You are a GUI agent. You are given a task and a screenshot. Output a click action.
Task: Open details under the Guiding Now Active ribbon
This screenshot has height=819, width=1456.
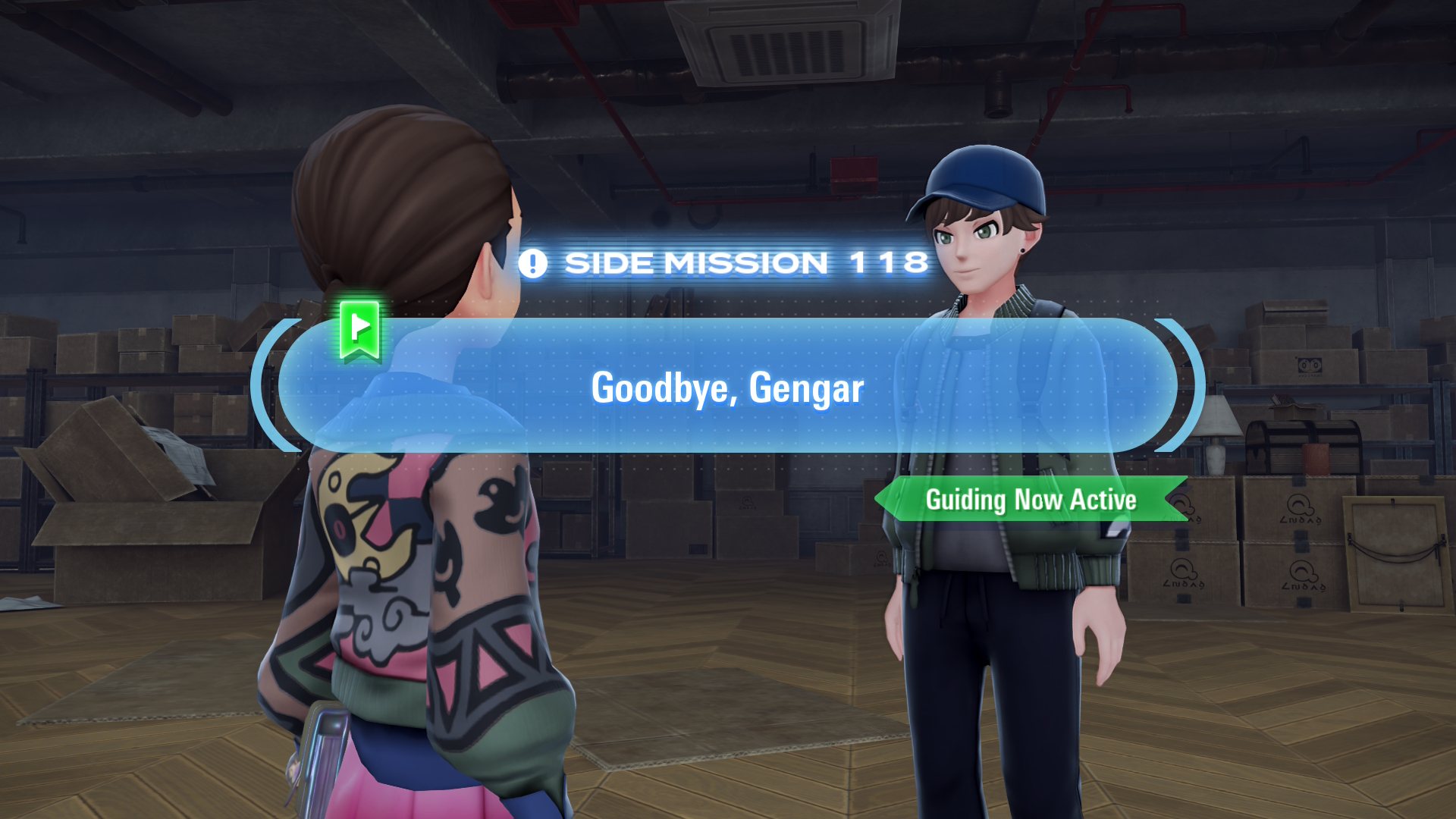1031,500
